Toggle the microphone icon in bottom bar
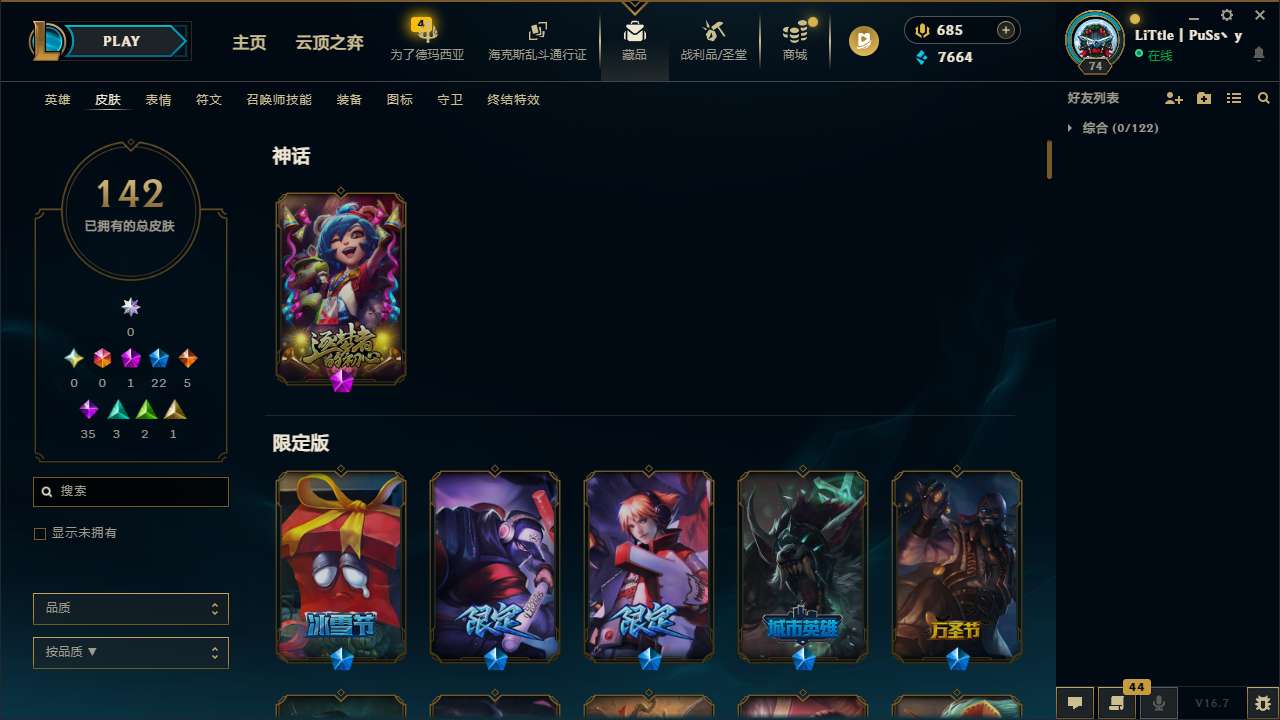 pos(1159,703)
